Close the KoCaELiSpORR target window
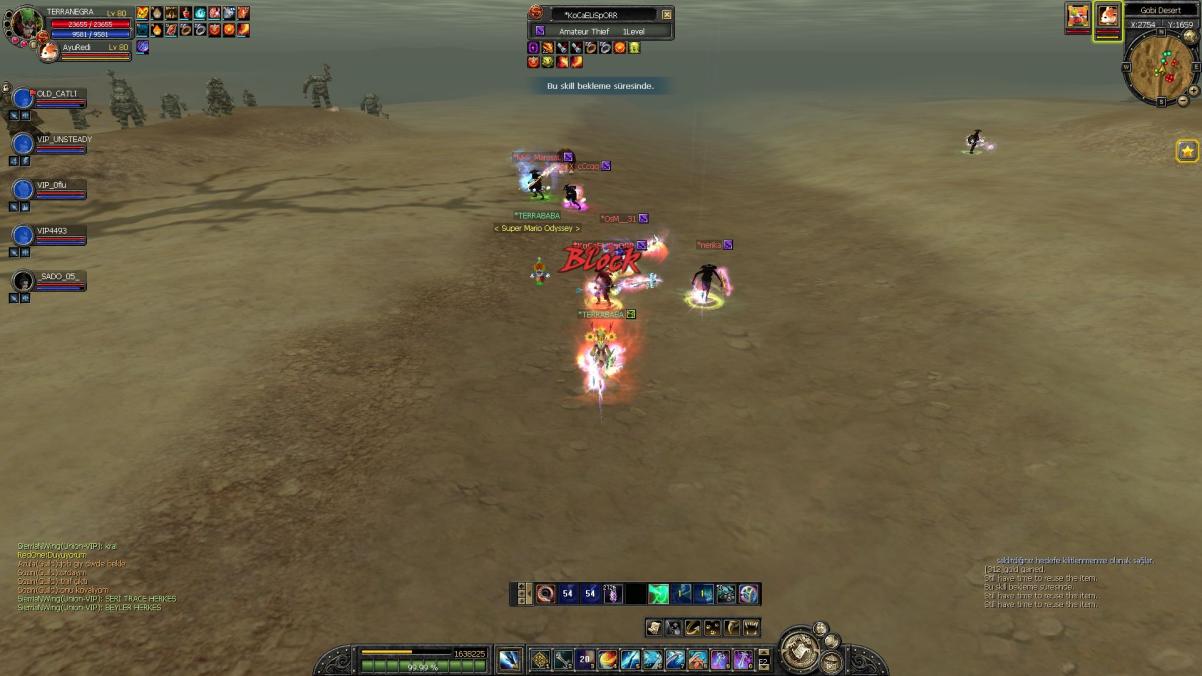1202x676 pixels. (667, 15)
